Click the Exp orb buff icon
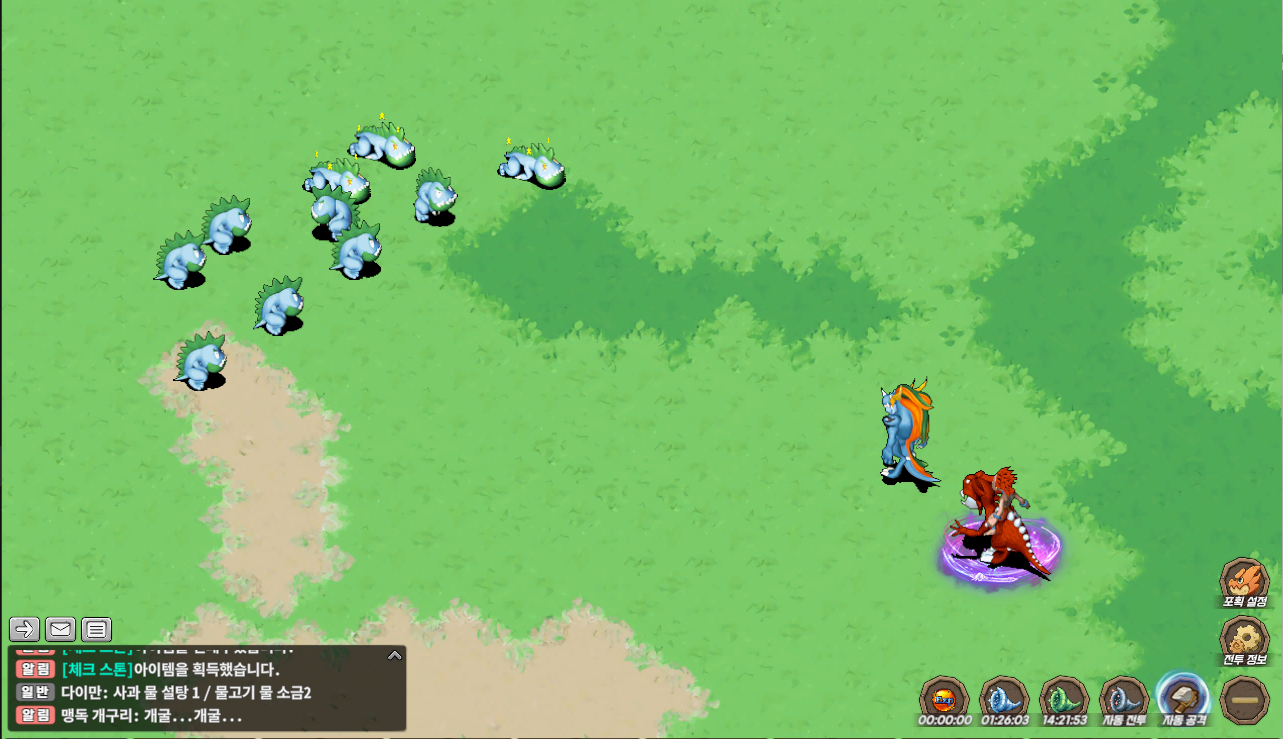This screenshot has height=739, width=1283. pyautogui.click(x=944, y=698)
